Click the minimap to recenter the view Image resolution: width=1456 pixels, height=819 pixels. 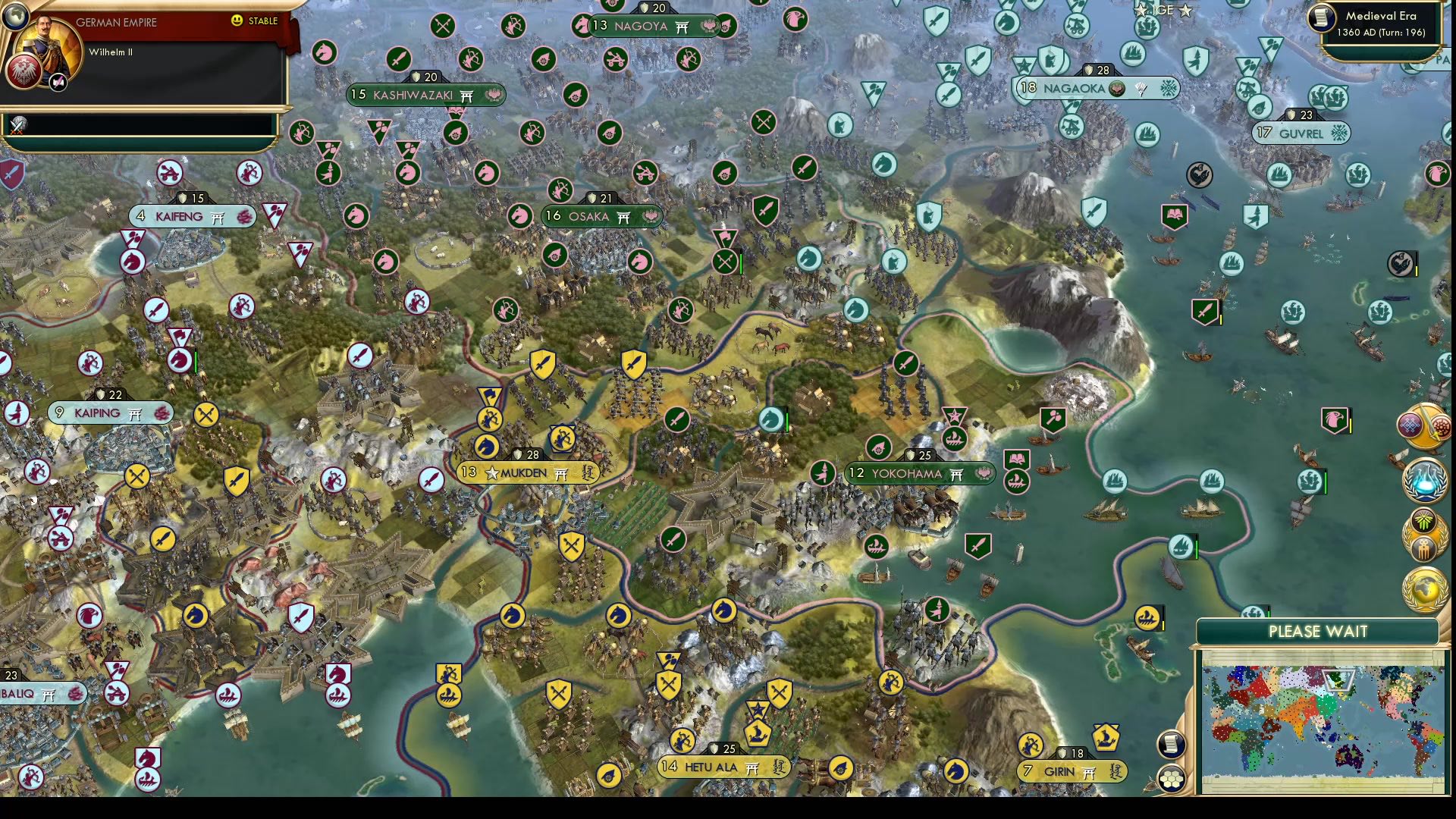click(x=1323, y=720)
